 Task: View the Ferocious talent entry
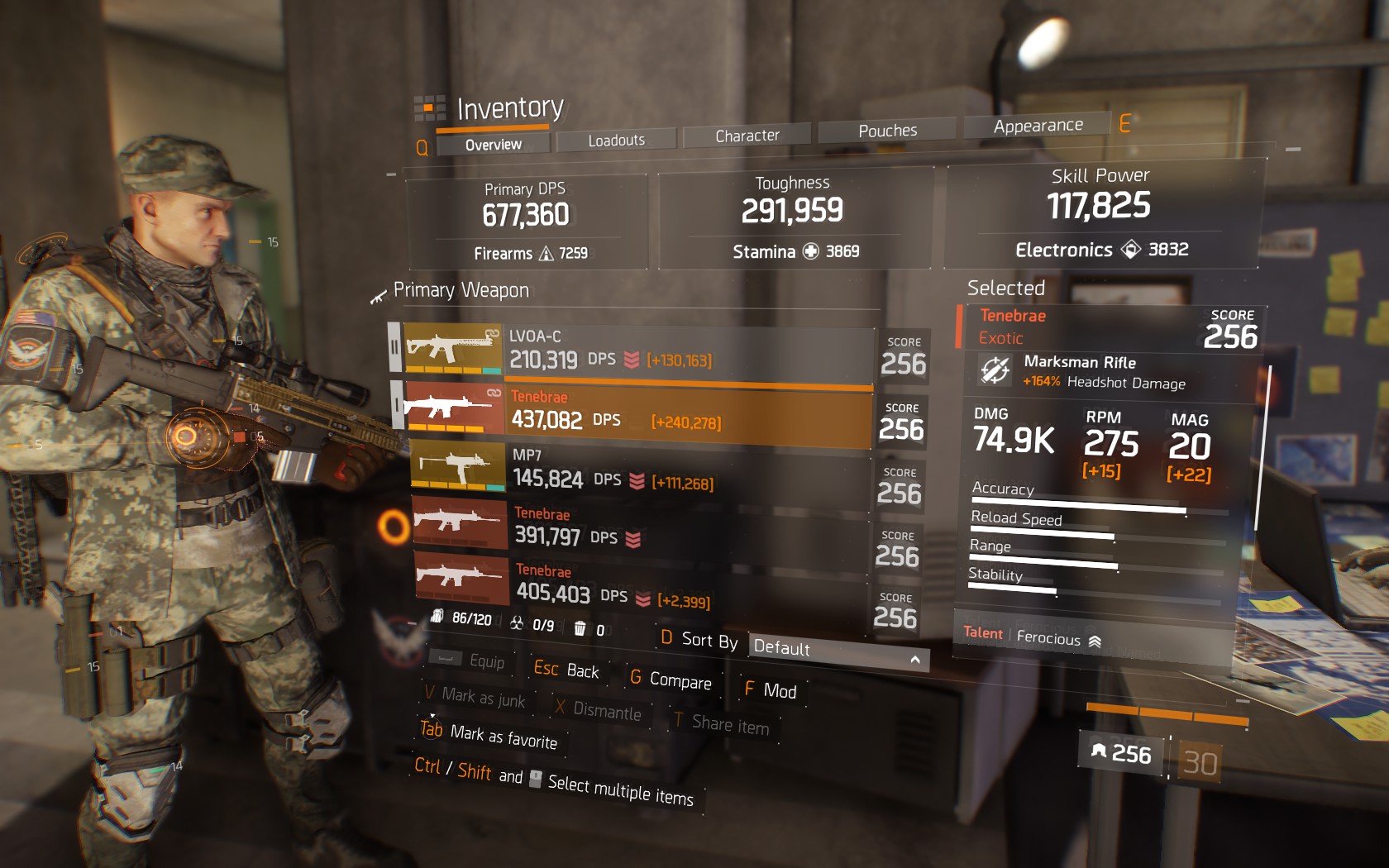(x=1048, y=637)
